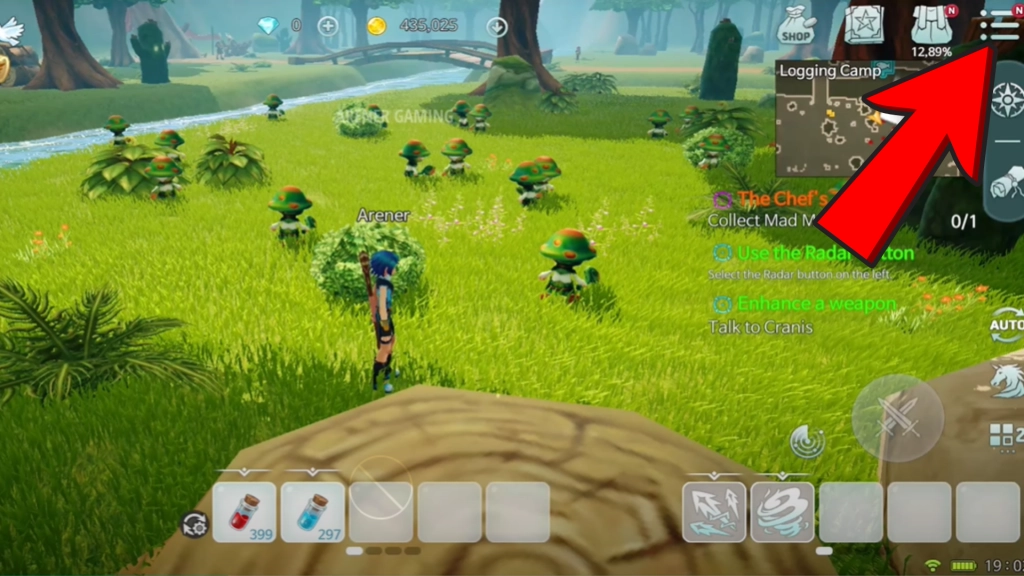This screenshot has width=1024, height=576.
Task: Click the swap arrows beside the potion bar
Action: 194,523
